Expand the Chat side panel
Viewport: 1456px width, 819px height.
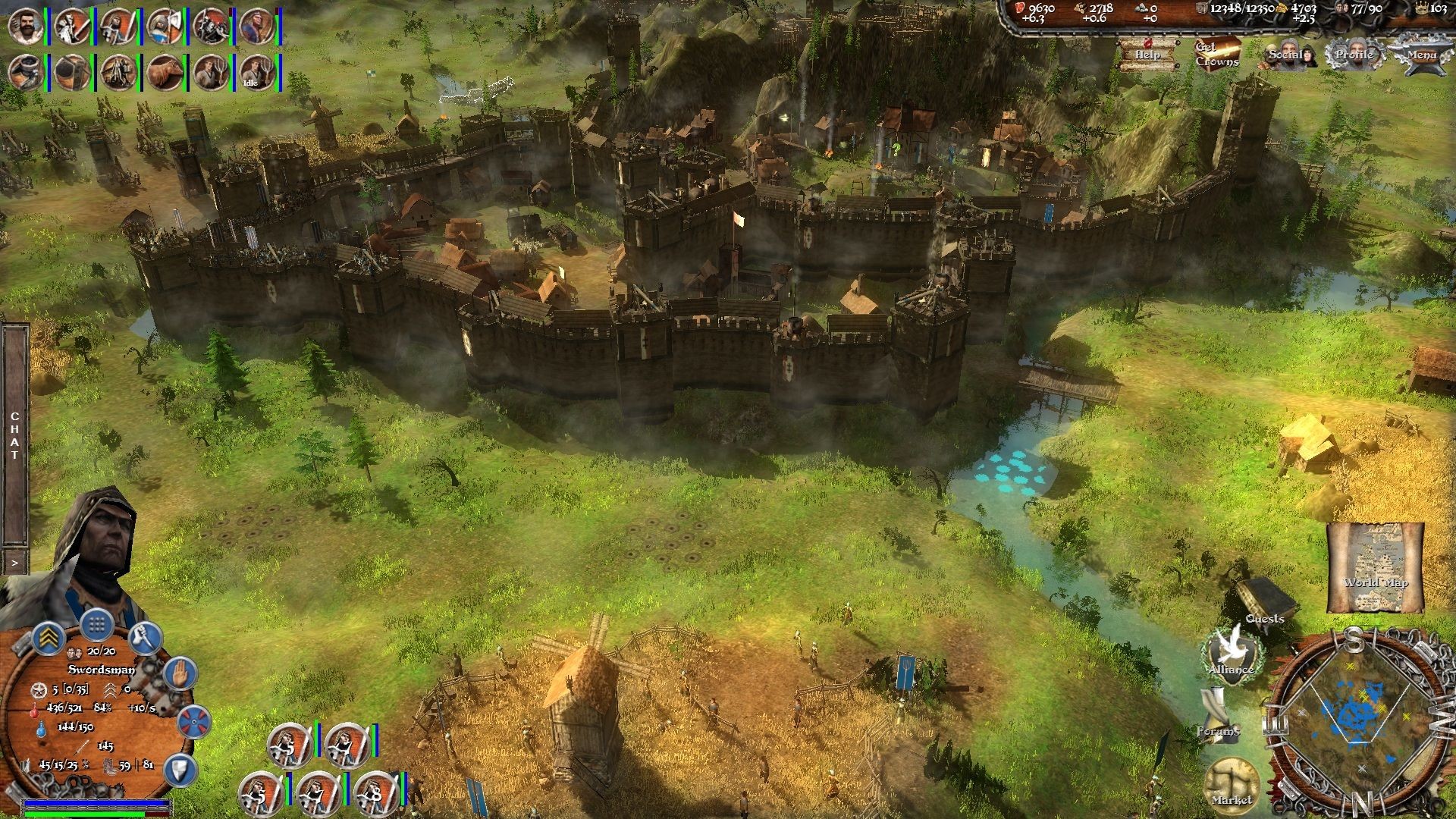[14, 561]
